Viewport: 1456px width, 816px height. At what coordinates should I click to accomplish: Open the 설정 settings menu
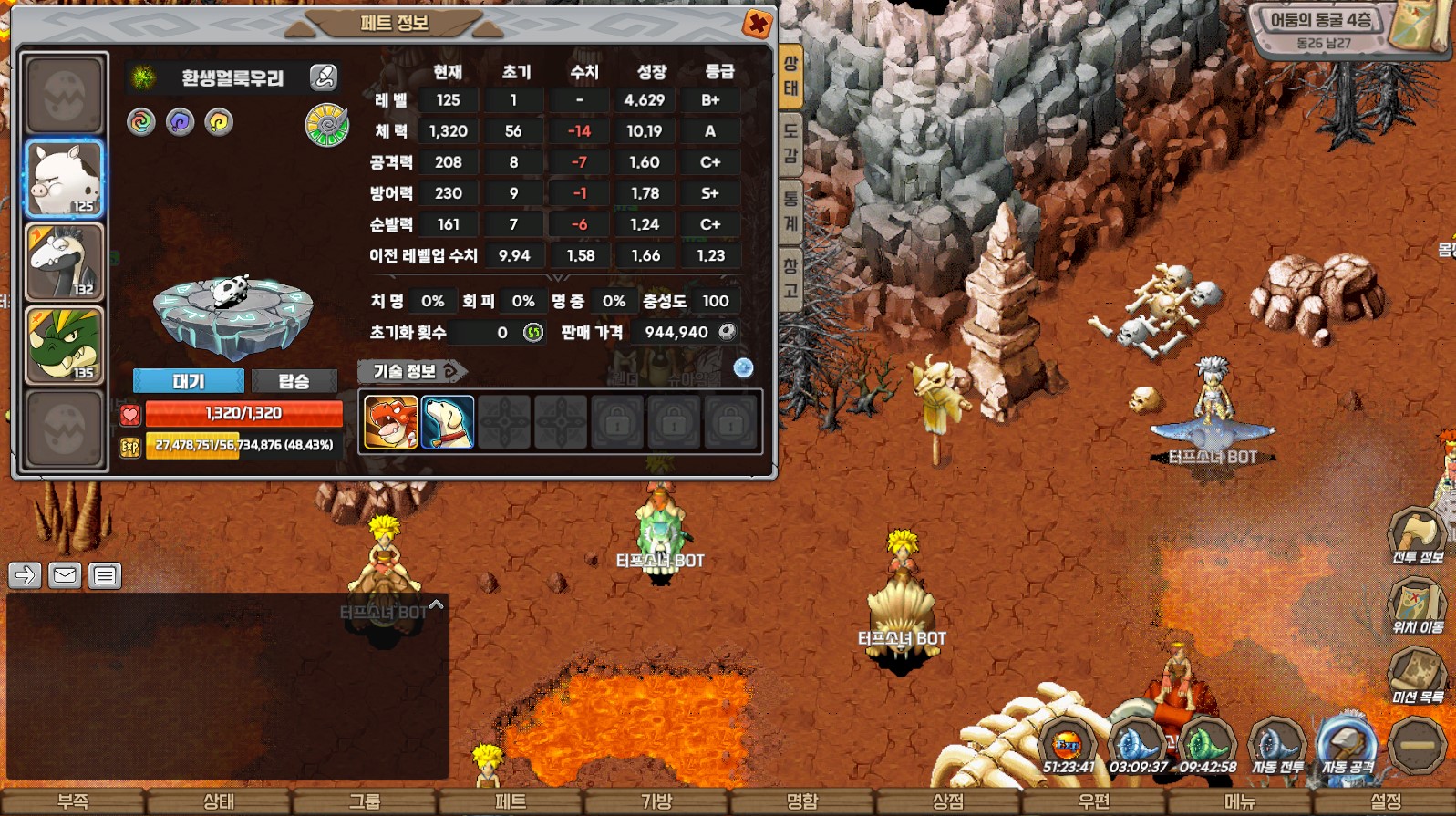pos(1386,801)
